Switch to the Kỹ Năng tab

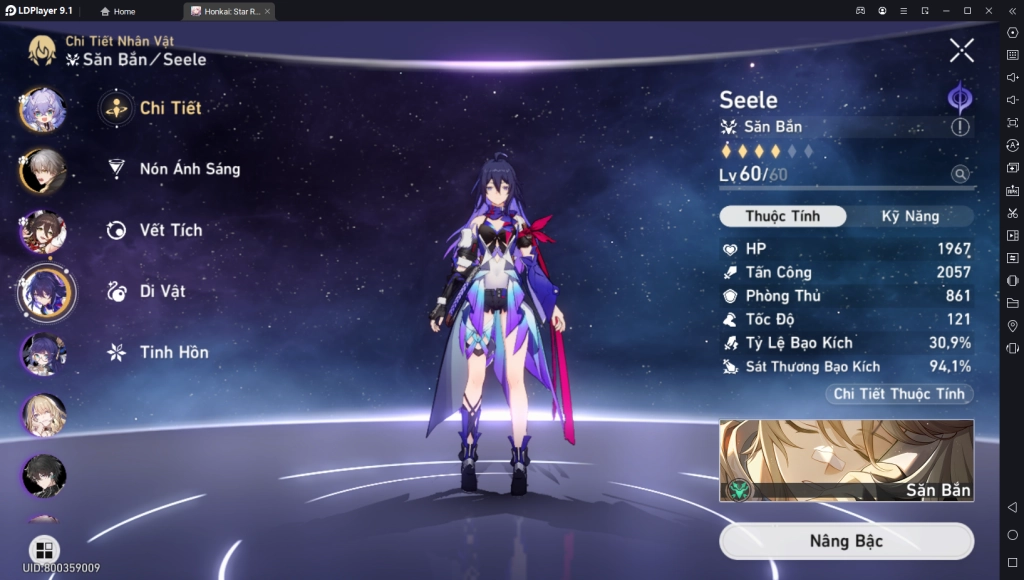pyautogui.click(x=909, y=216)
